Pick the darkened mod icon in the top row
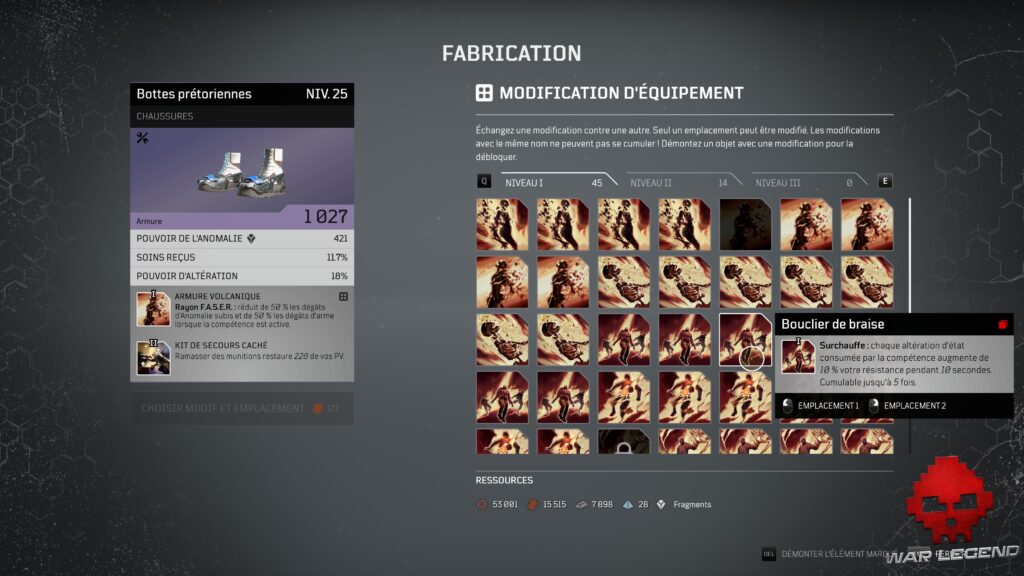Image resolution: width=1024 pixels, height=576 pixels. [x=745, y=223]
